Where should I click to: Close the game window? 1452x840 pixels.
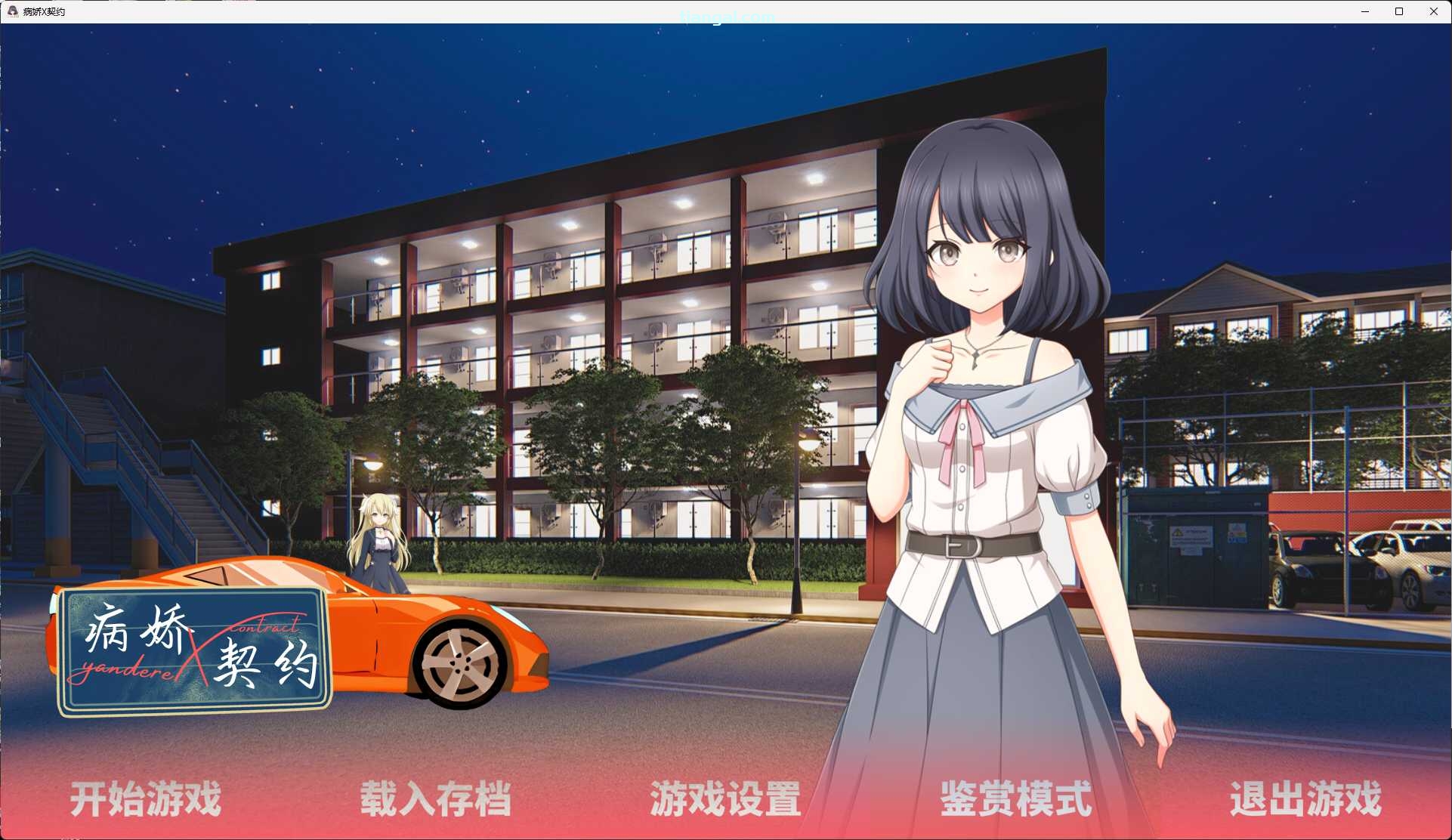coord(1434,11)
